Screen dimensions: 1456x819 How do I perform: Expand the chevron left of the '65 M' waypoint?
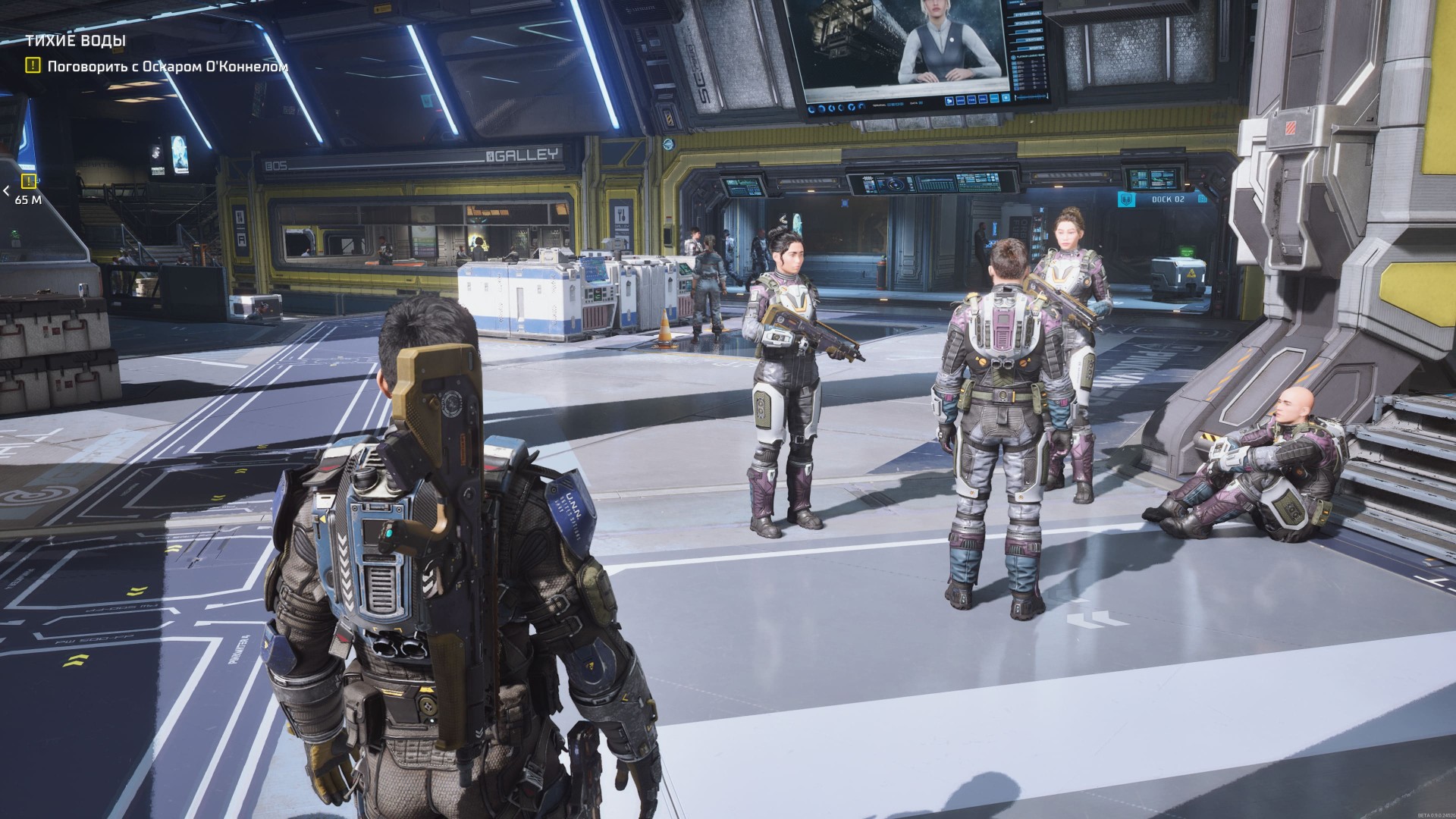(6, 191)
